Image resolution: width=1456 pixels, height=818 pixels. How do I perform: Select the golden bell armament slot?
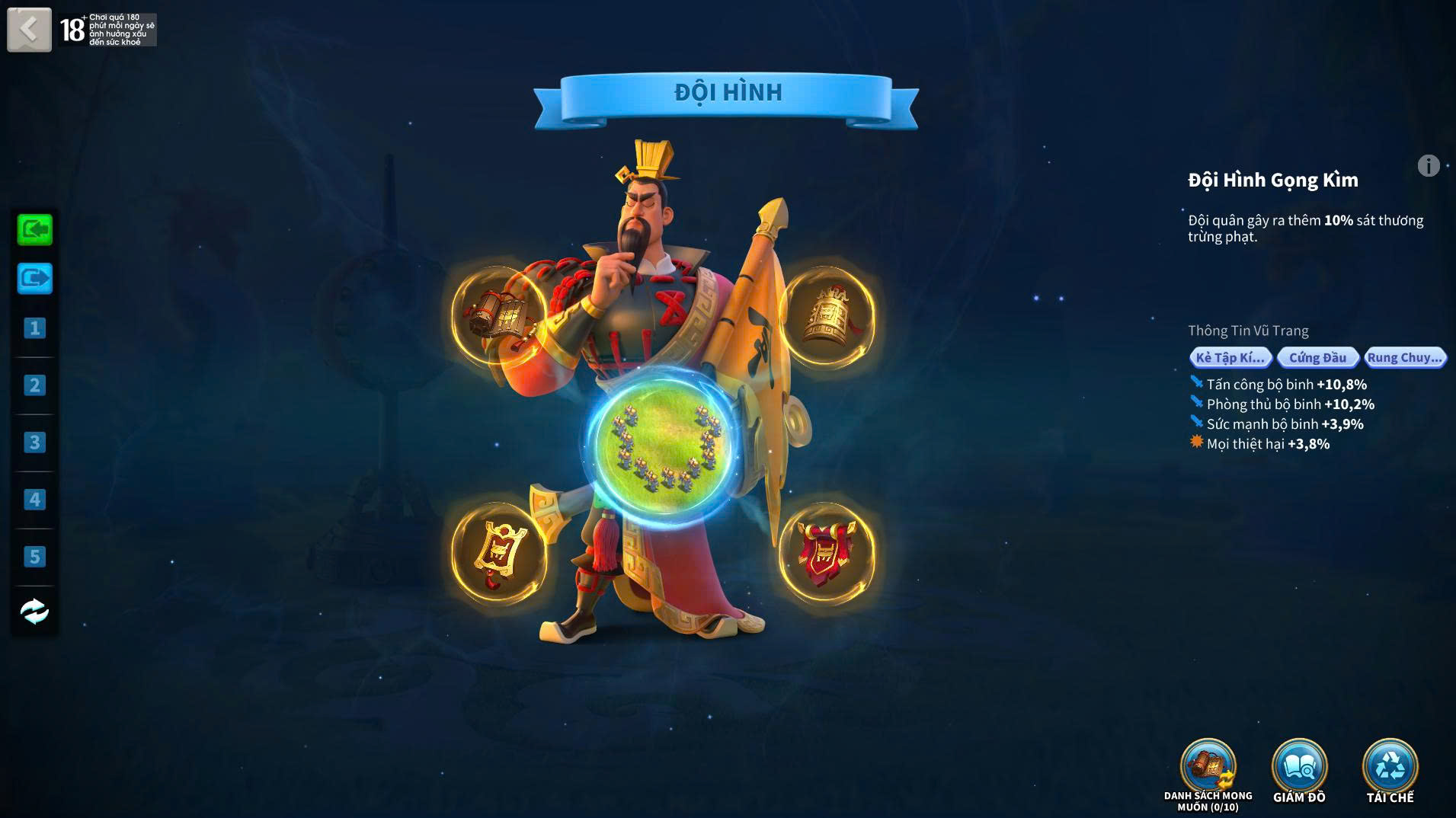coord(827,315)
